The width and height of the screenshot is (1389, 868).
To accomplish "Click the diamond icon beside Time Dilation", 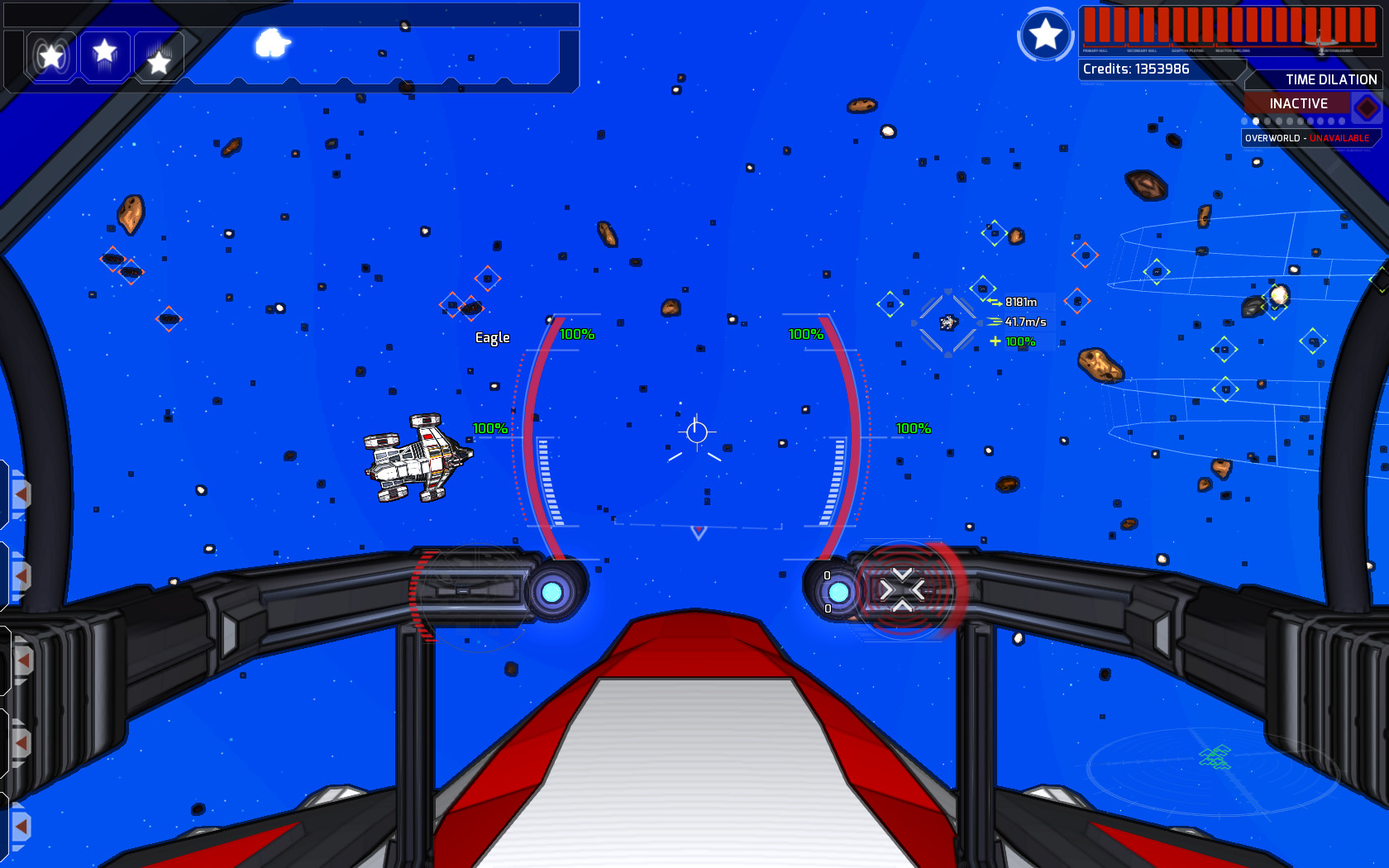I will point(1368,107).
